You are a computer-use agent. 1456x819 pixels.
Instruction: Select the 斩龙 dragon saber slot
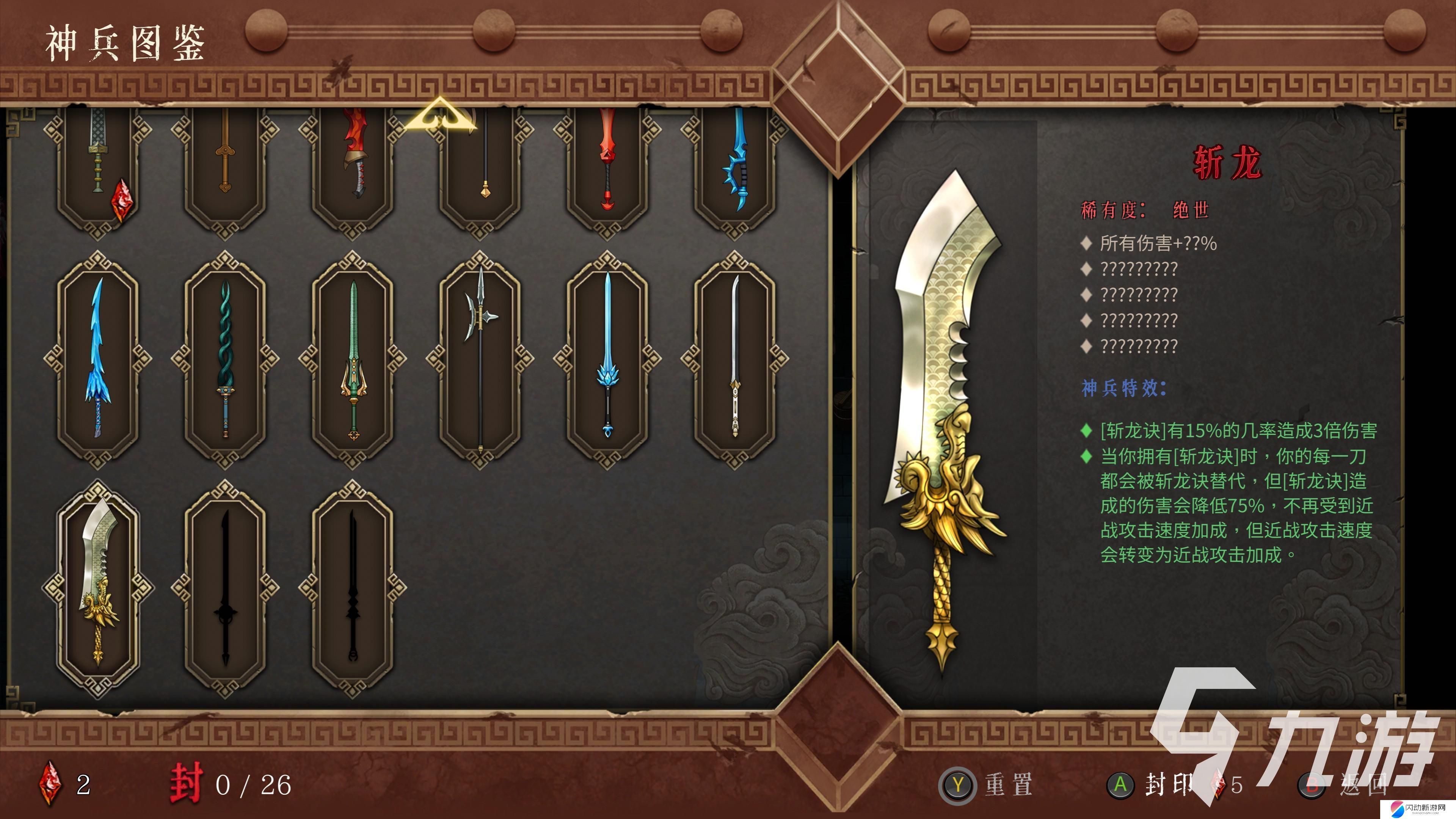[x=98, y=588]
